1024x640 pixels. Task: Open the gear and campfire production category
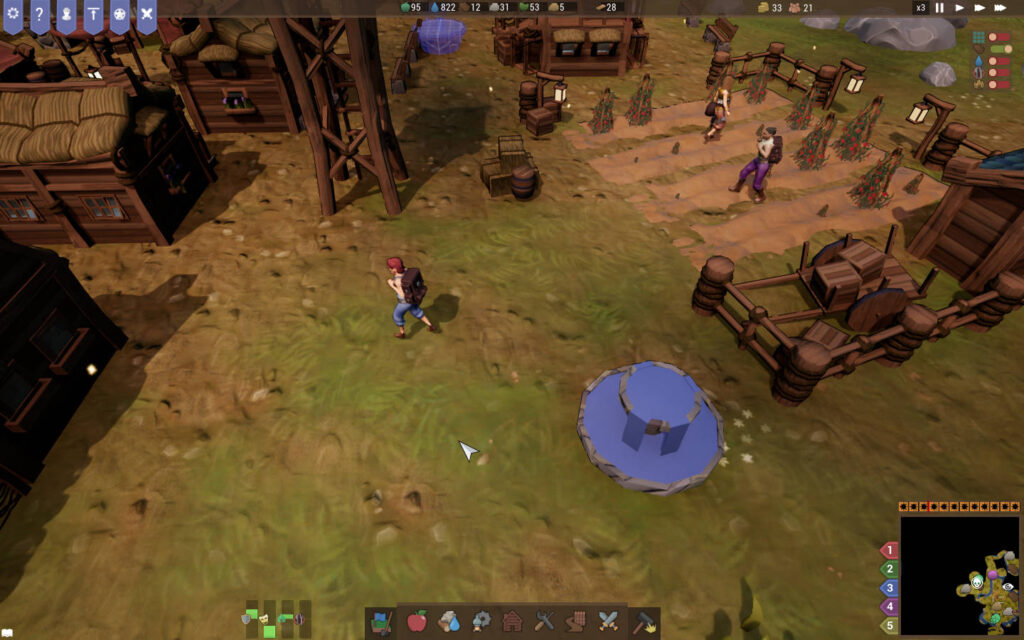pos(481,622)
